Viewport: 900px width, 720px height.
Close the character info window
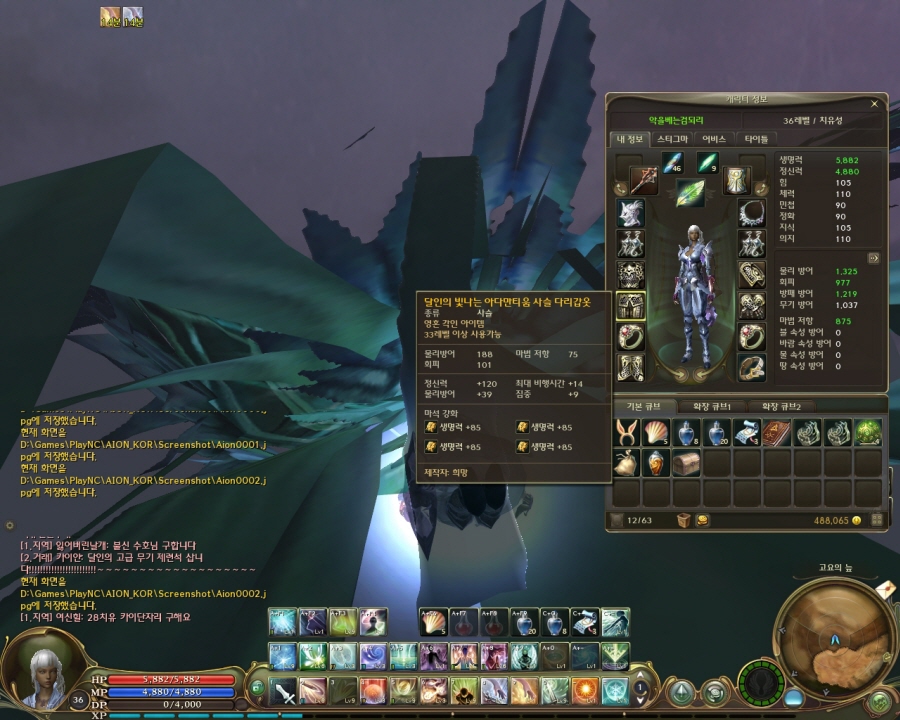[874, 102]
